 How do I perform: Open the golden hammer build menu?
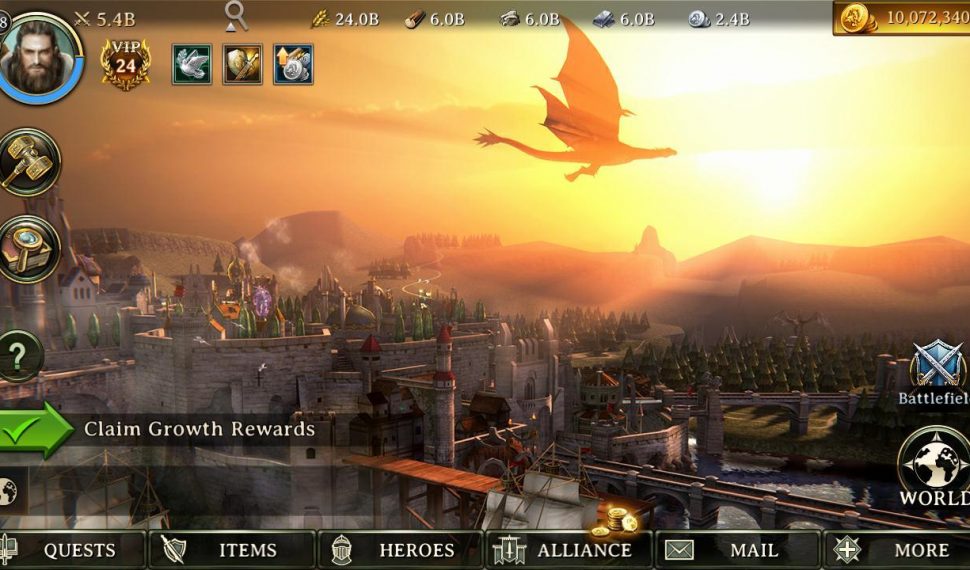[x=28, y=162]
